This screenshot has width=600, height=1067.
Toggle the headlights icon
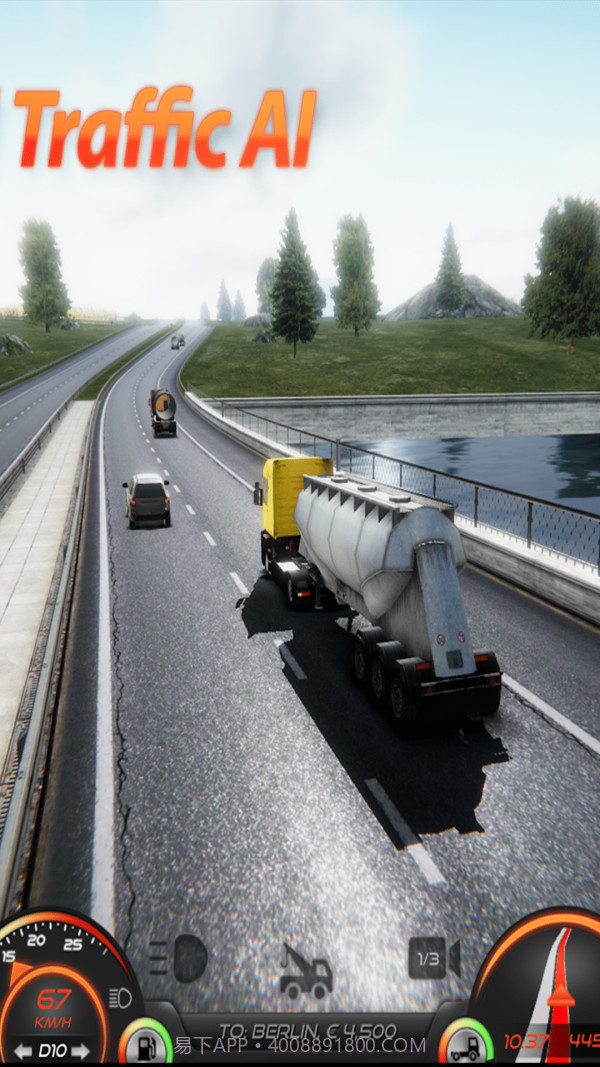pos(180,958)
